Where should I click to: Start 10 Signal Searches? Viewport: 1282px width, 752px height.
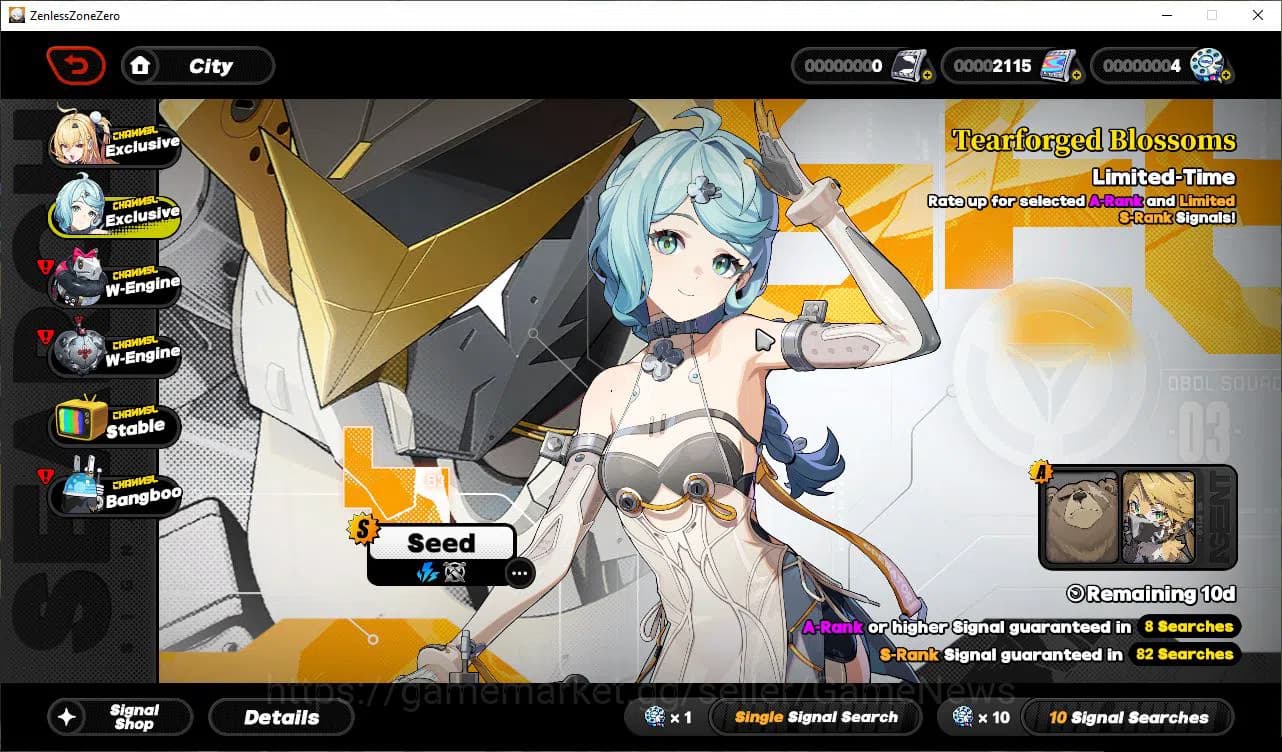[1128, 717]
